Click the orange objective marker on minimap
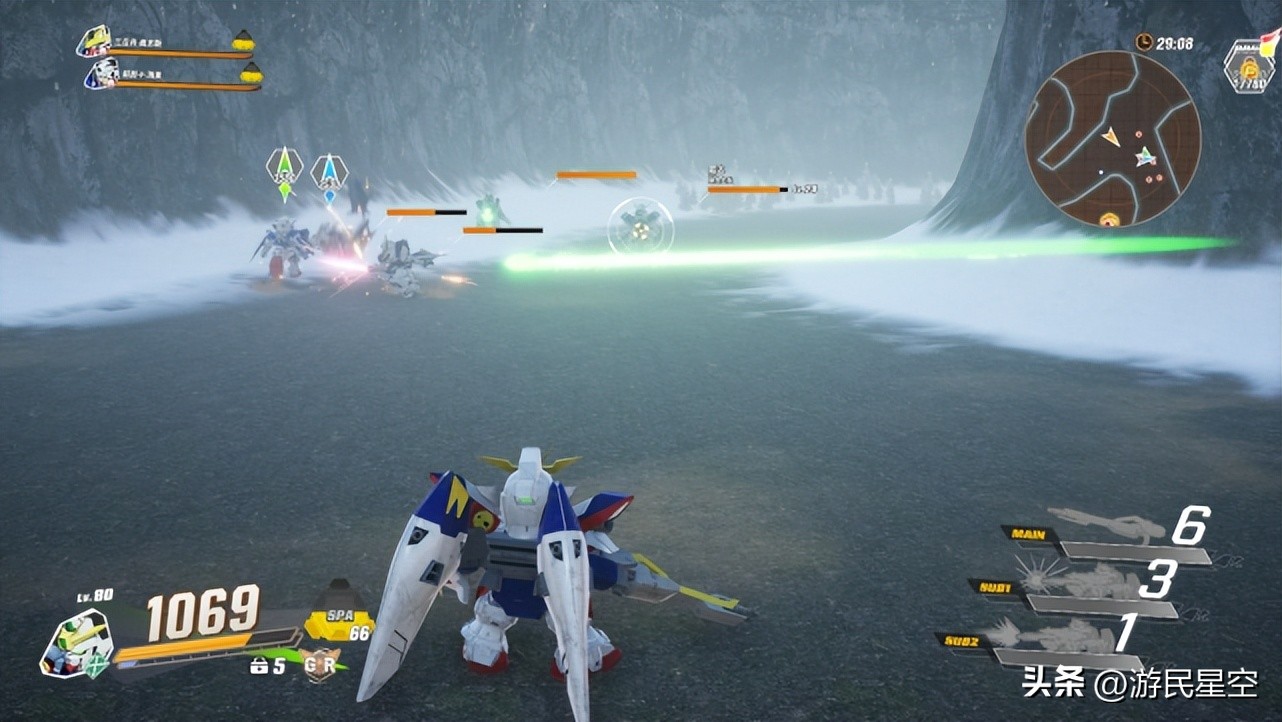 coord(1108,219)
